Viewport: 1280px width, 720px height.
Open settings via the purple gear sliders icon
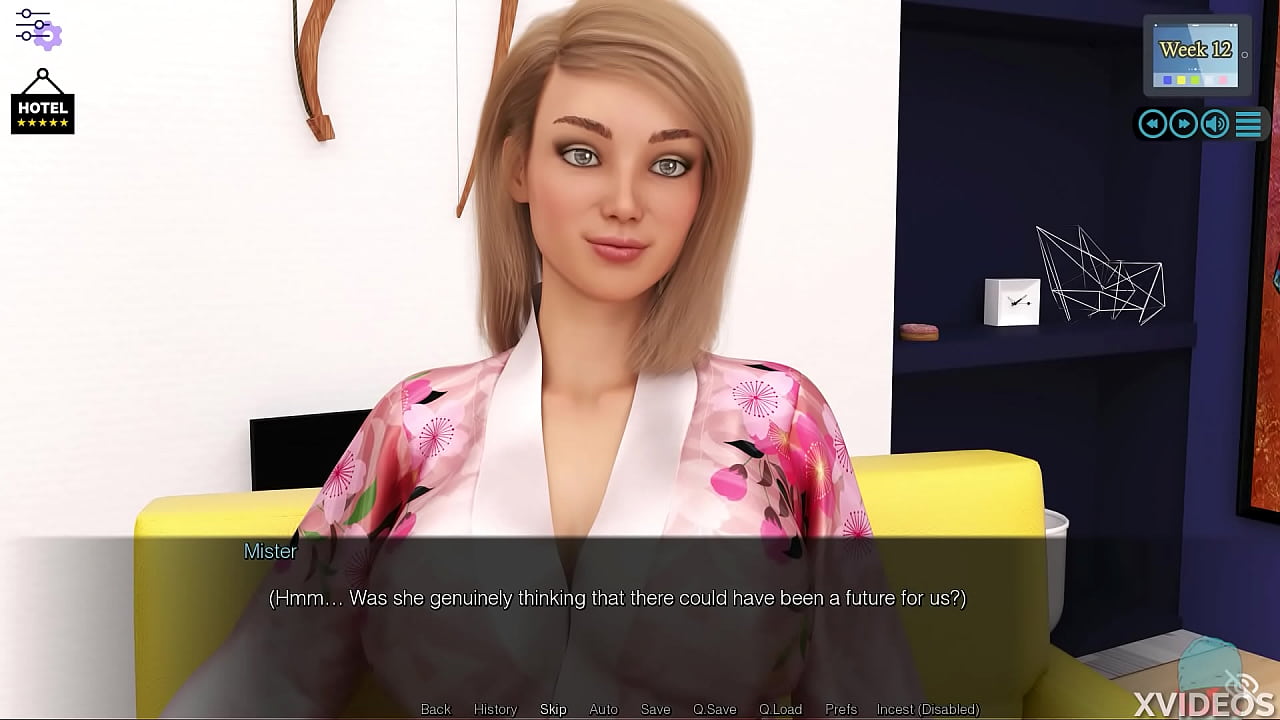point(36,29)
